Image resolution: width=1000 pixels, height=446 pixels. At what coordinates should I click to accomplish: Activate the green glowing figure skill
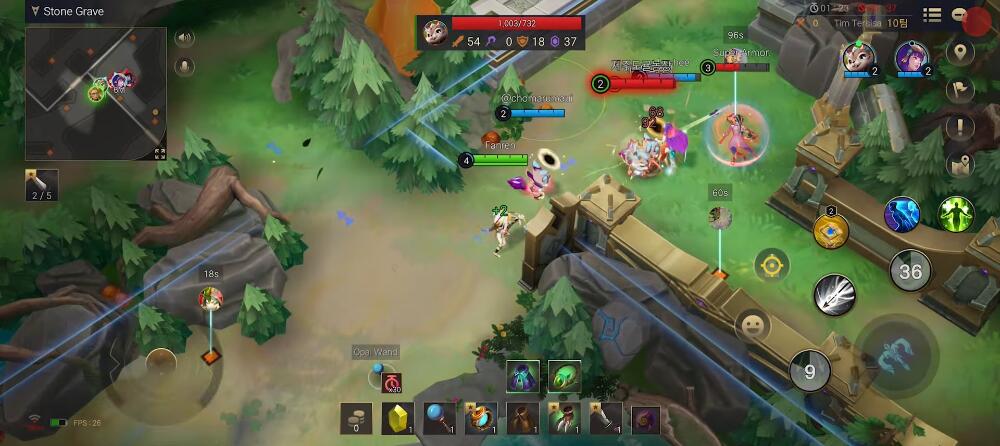pyautogui.click(x=956, y=214)
